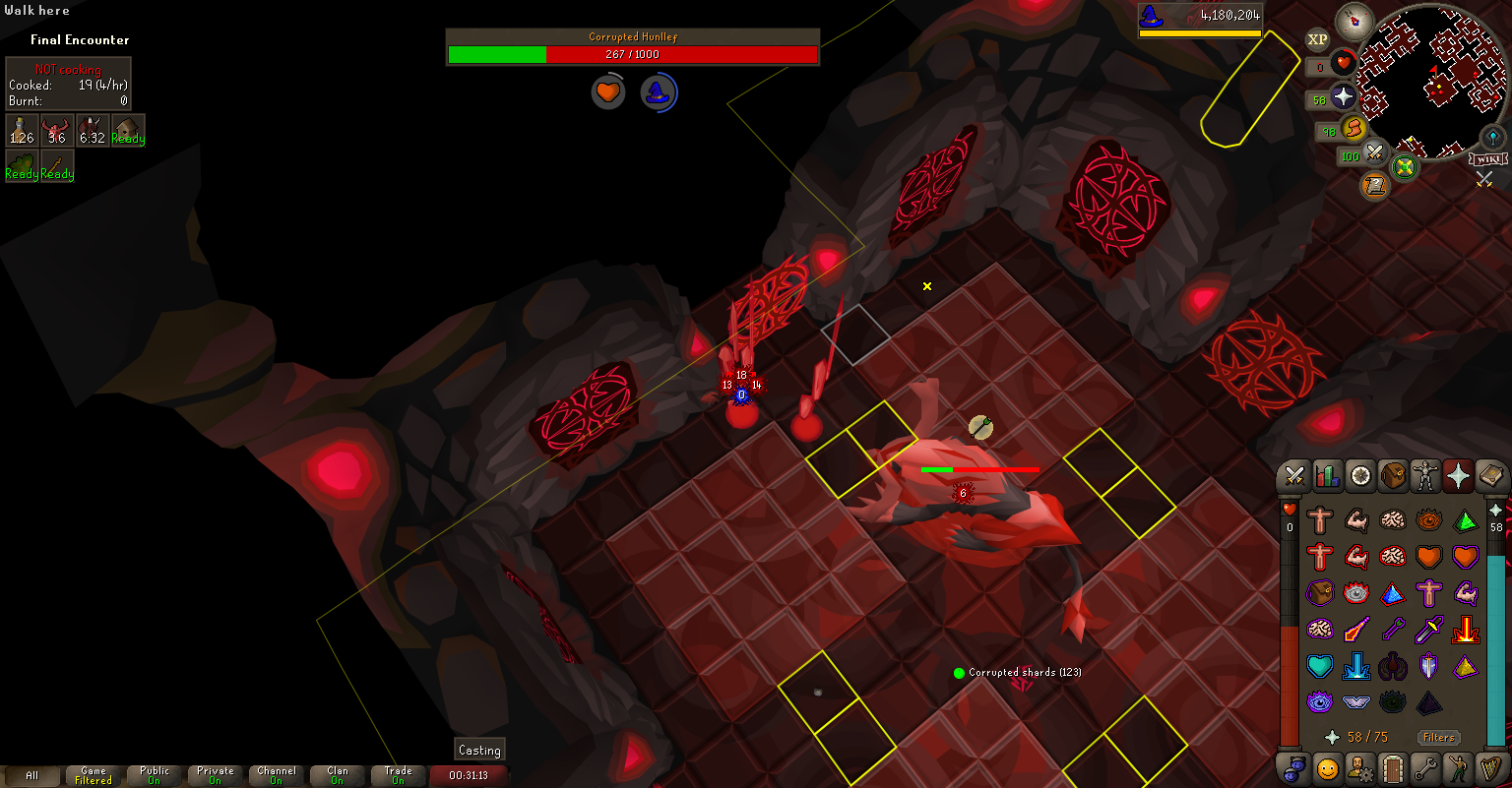1512x788 pixels.
Task: Open the wrench Settings tab
Action: [x=1425, y=767]
